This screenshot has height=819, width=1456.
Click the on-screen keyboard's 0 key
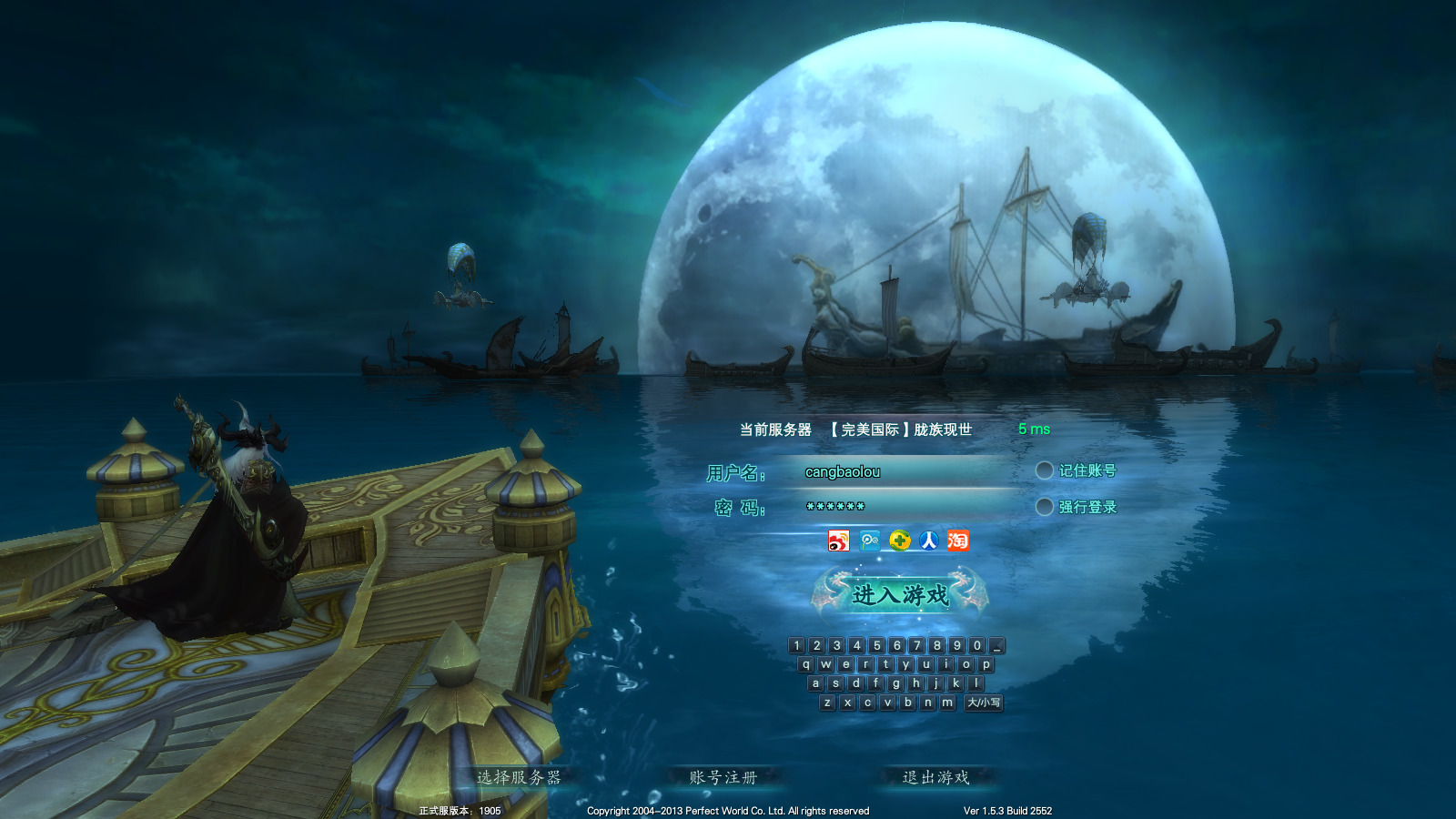click(x=976, y=645)
